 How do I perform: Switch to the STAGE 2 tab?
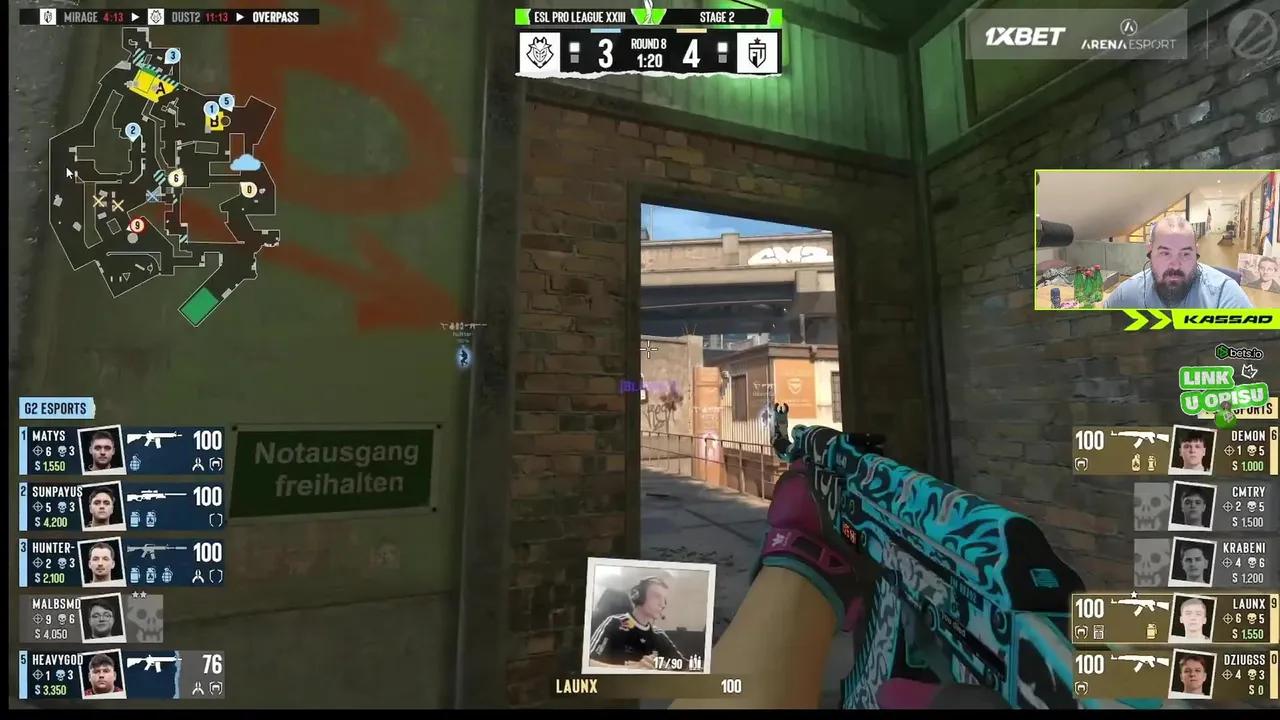pyautogui.click(x=717, y=17)
